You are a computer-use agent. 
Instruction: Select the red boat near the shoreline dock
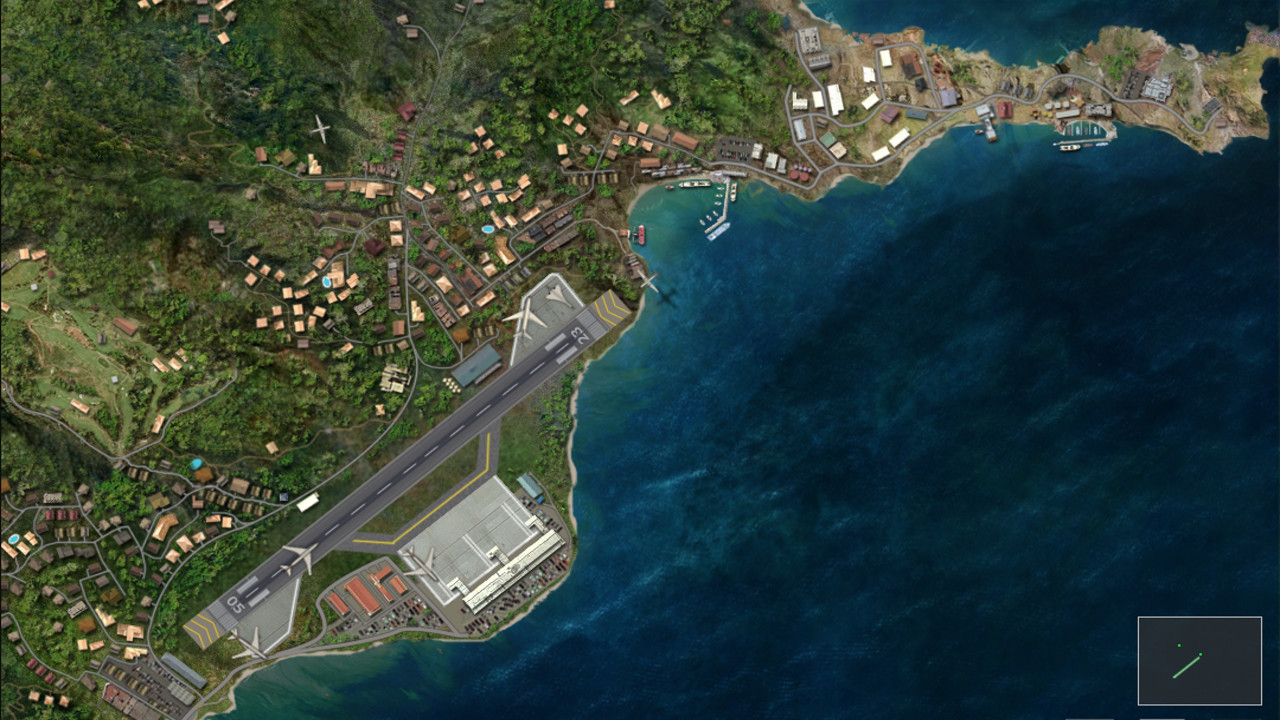(x=641, y=236)
